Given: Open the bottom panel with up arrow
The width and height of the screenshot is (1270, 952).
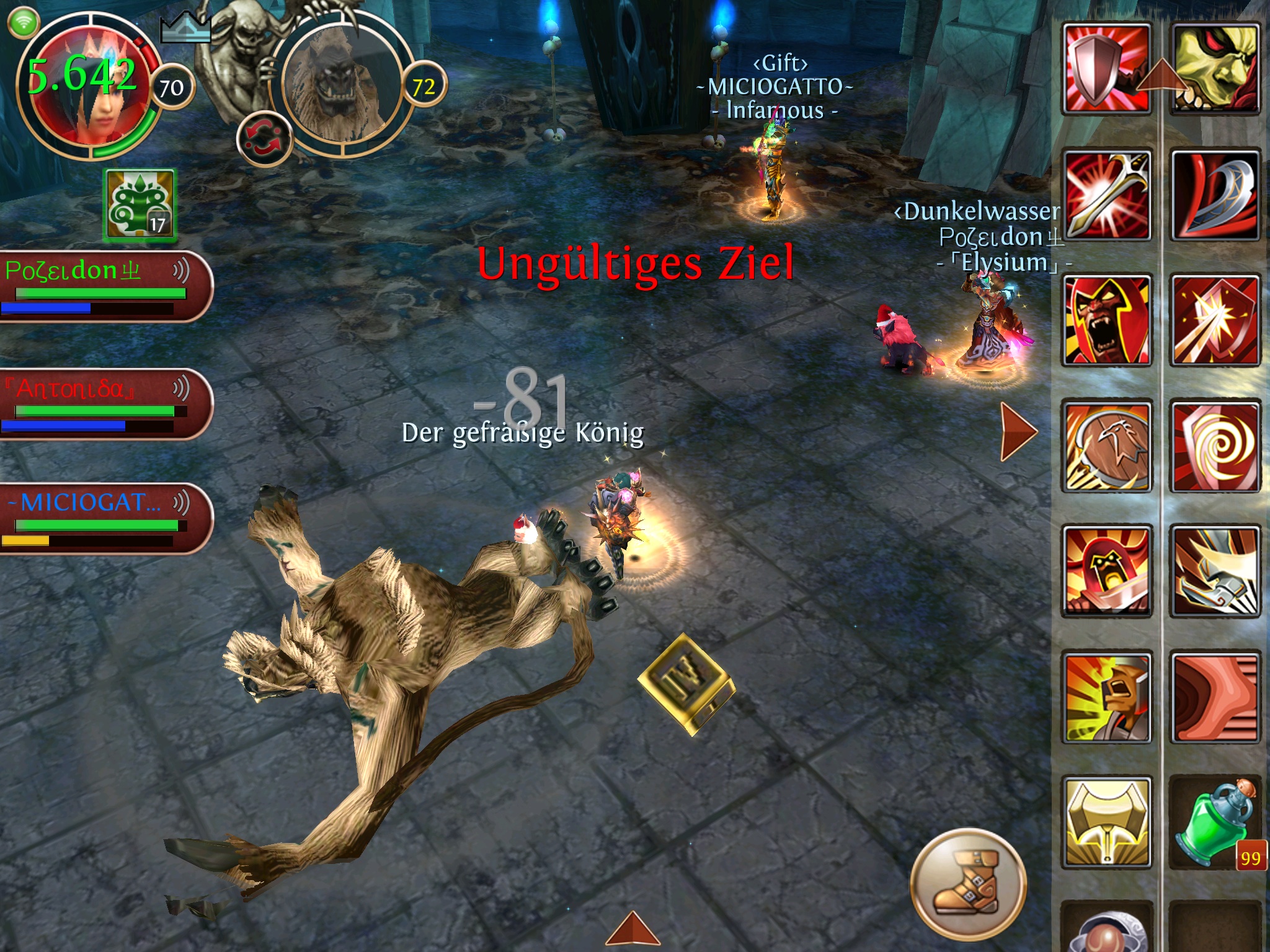Looking at the screenshot, I should click(x=633, y=930).
